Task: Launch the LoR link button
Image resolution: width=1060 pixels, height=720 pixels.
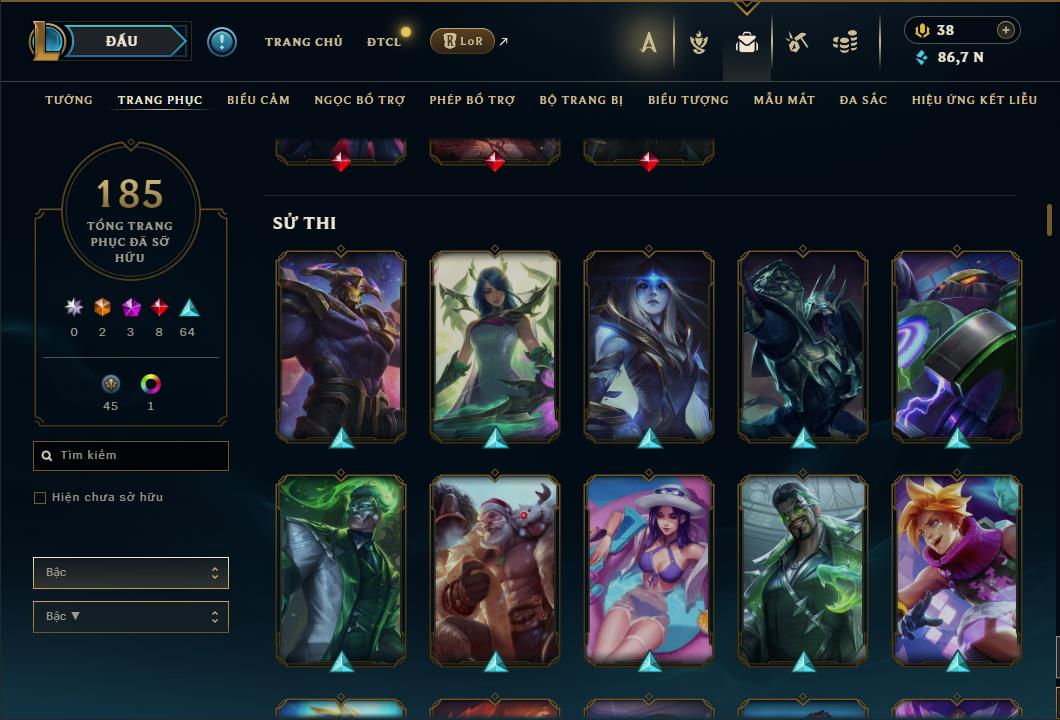Action: pyautogui.click(x=462, y=41)
